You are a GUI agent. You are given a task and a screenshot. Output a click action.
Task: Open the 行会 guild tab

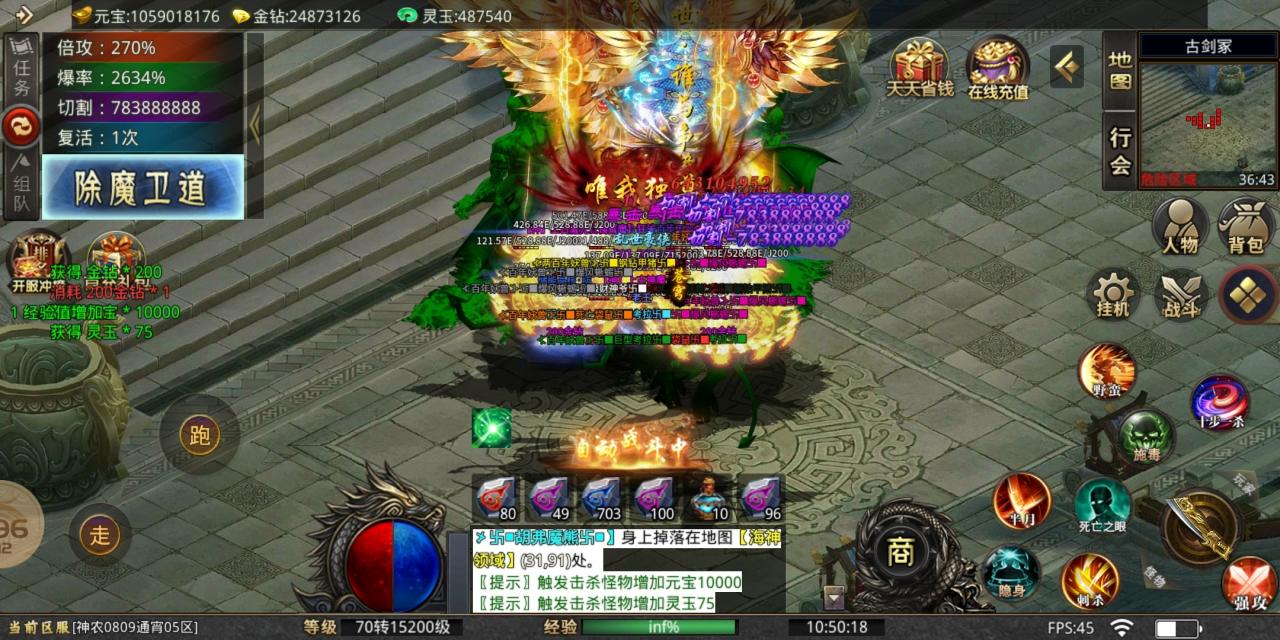point(1120,152)
